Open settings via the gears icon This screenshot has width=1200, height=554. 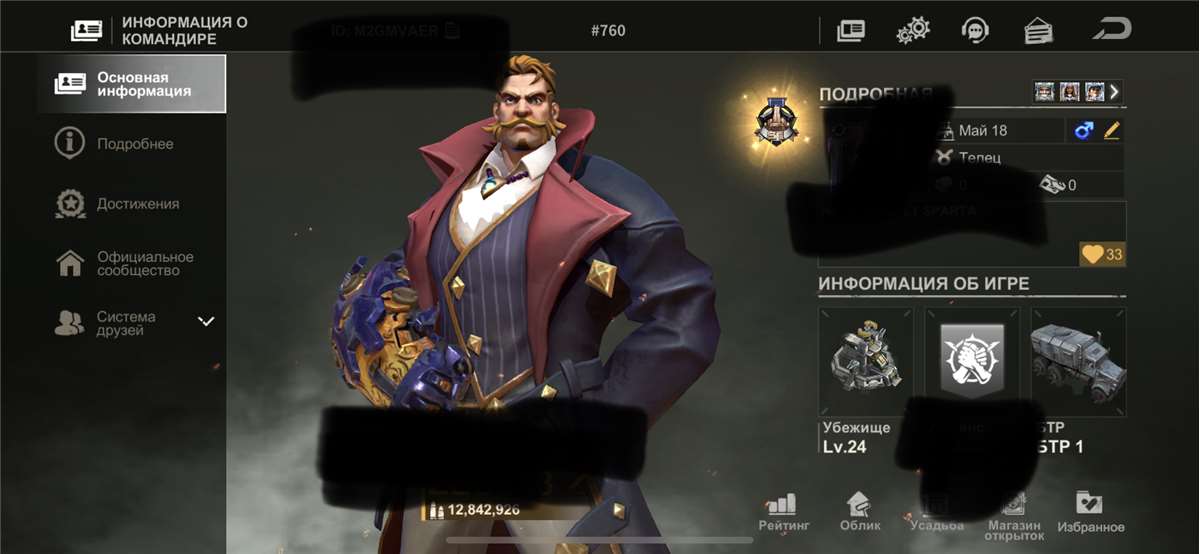(x=912, y=31)
